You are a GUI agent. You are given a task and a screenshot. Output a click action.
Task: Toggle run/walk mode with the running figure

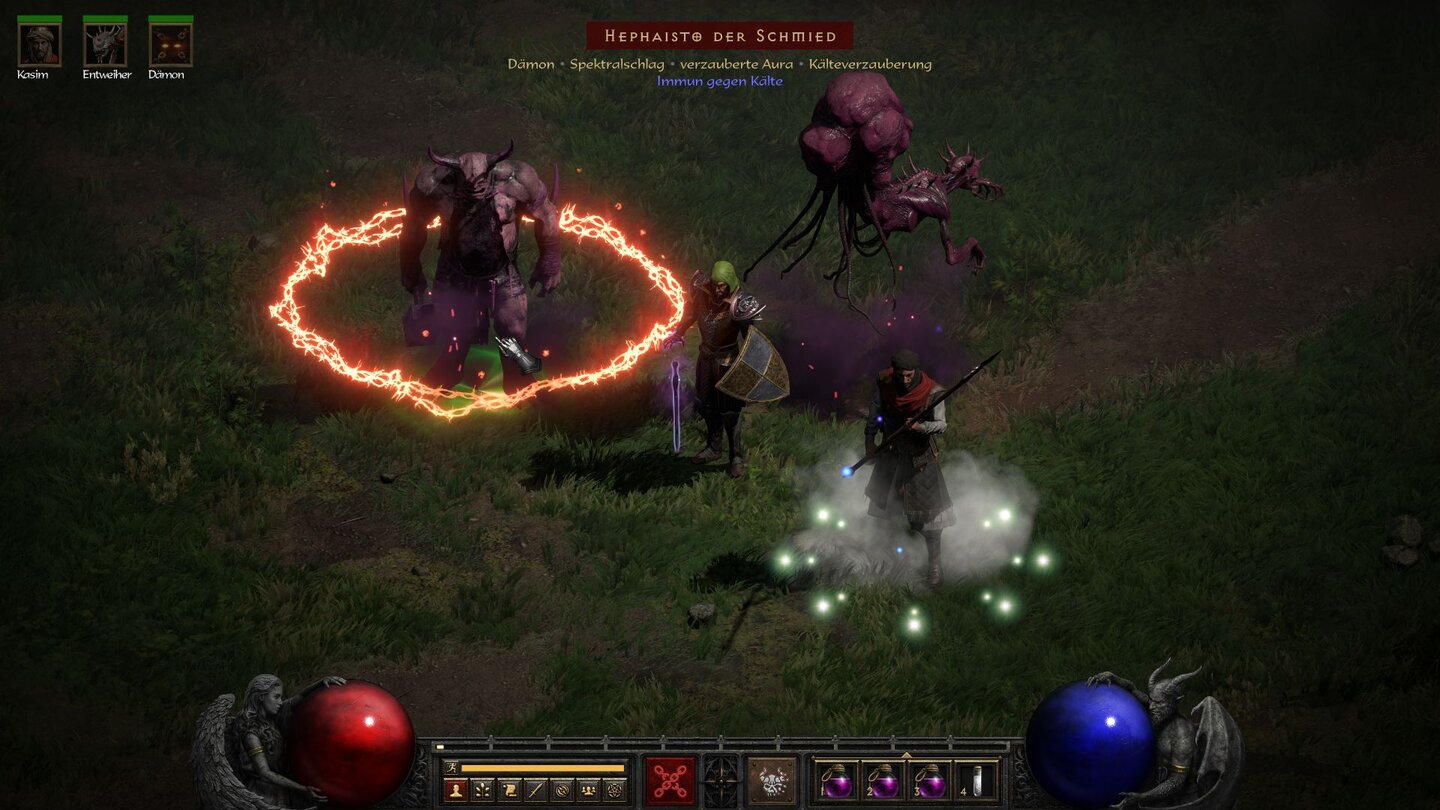click(452, 768)
